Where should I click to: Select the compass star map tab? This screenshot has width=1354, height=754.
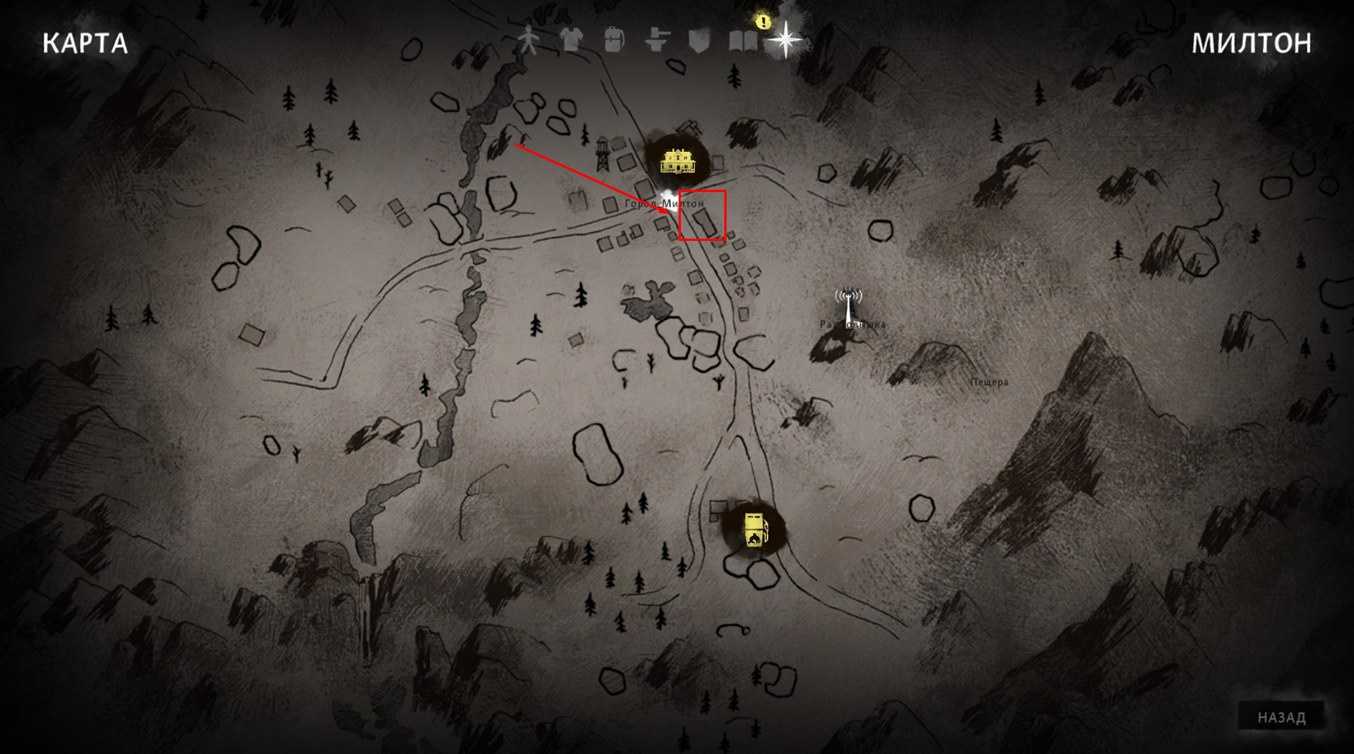(x=785, y=40)
